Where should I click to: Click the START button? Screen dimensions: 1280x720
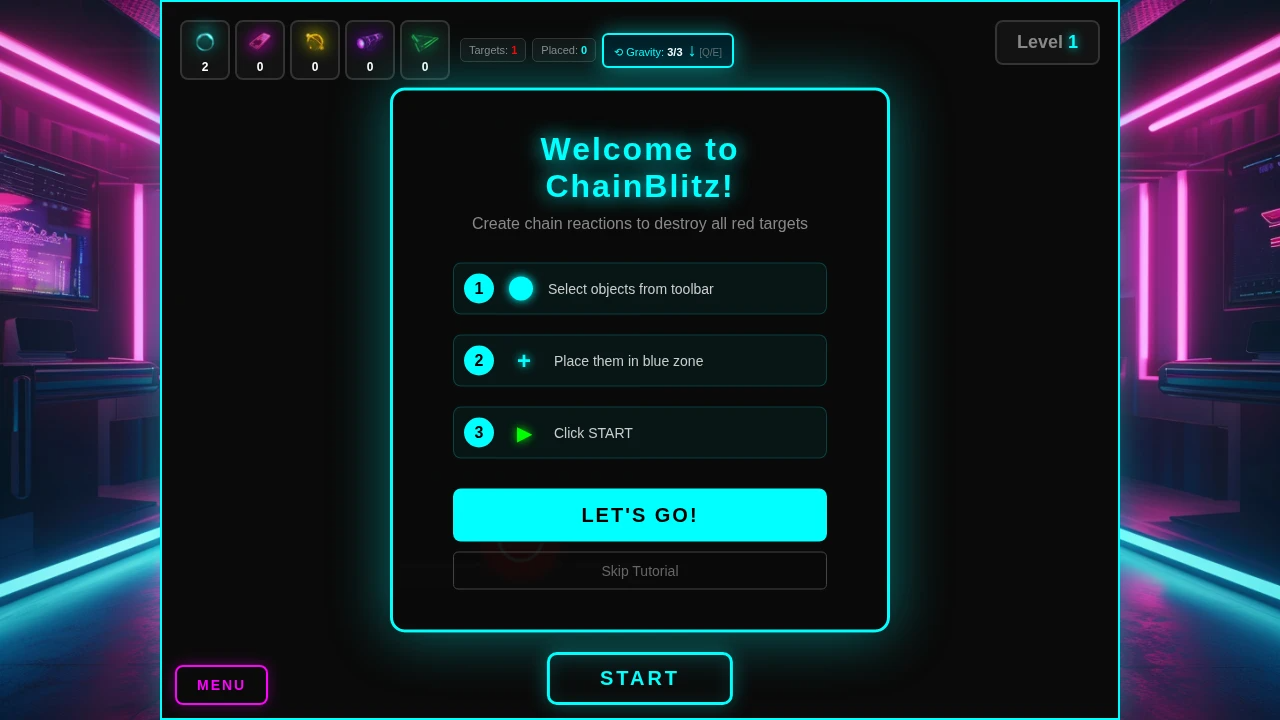point(640,678)
